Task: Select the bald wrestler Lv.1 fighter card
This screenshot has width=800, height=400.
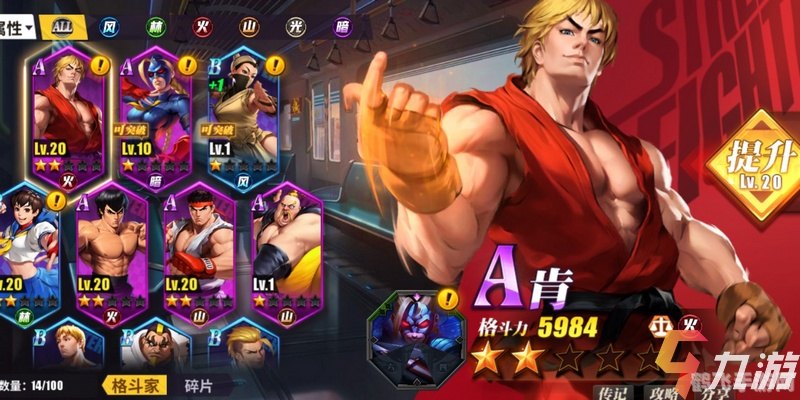Action: pyautogui.click(x=284, y=250)
